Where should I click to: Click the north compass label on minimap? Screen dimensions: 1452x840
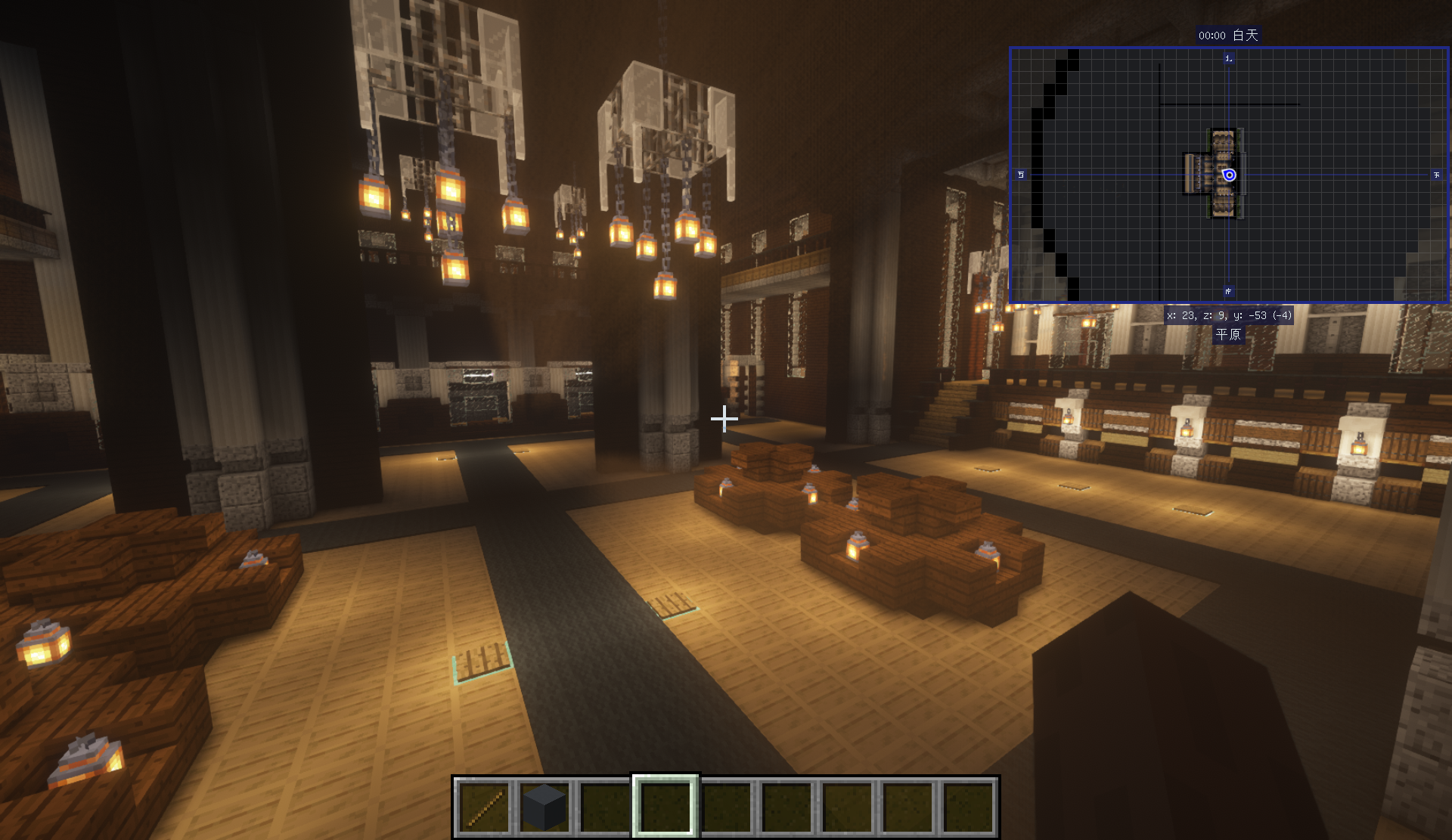pyautogui.click(x=1229, y=58)
